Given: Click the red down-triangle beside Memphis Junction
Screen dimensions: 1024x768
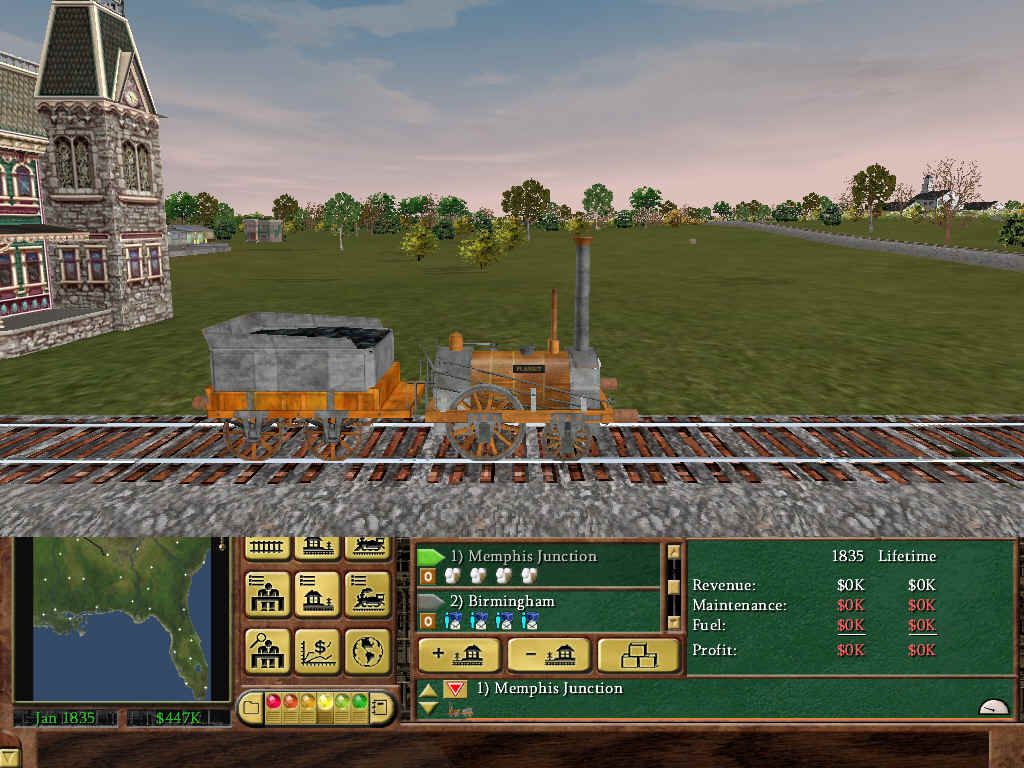Looking at the screenshot, I should click(x=455, y=689).
